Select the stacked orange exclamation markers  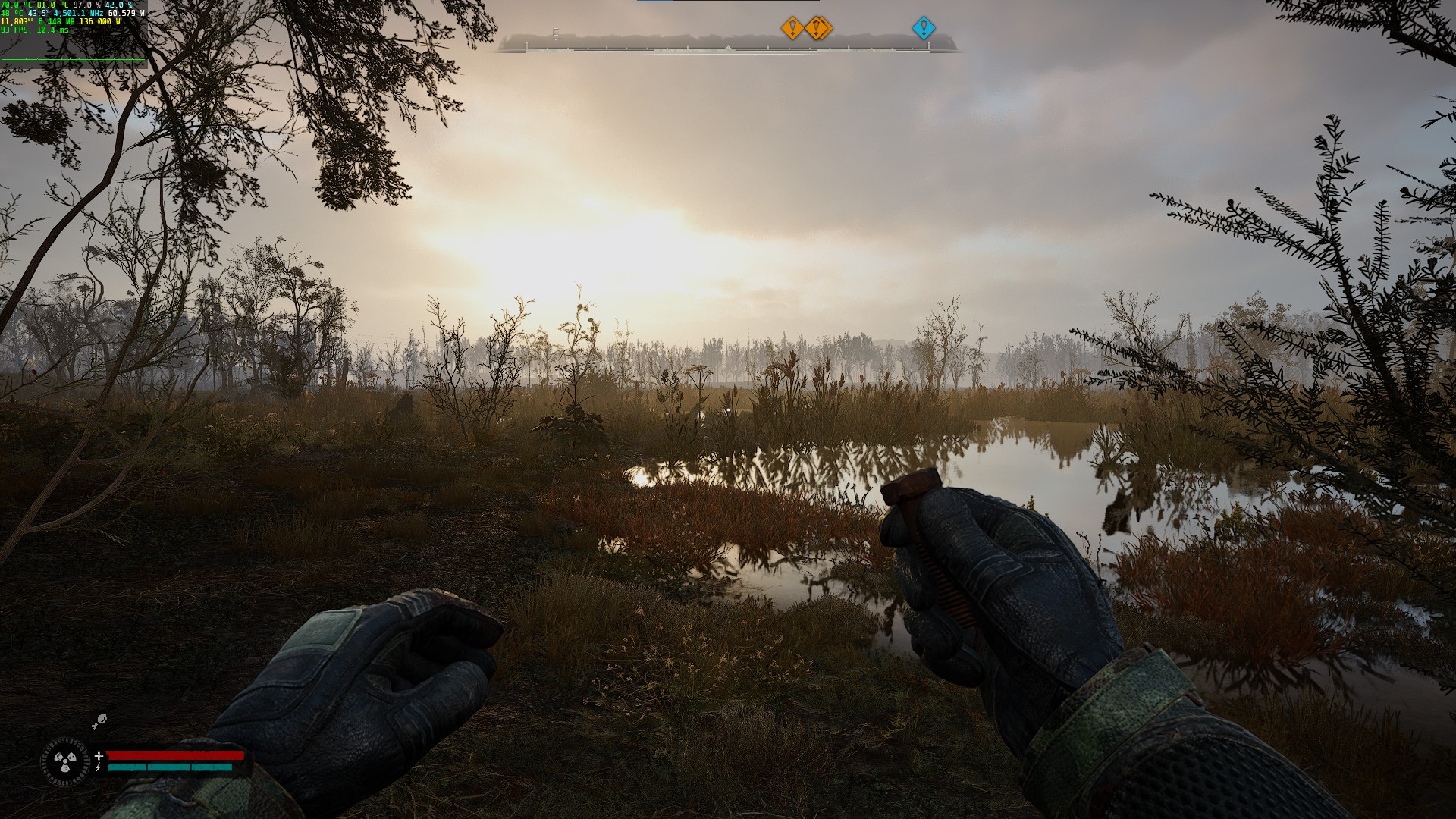point(818,29)
